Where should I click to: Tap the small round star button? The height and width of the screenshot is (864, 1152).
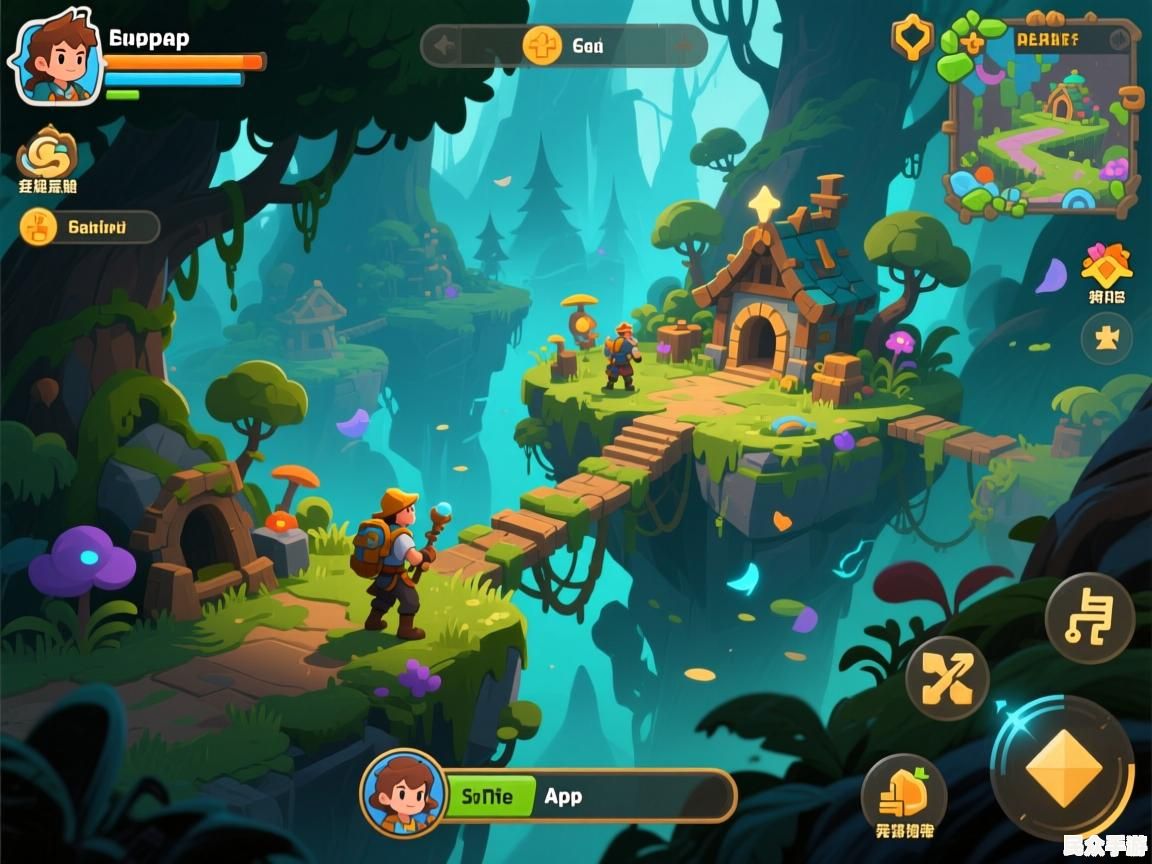point(1106,338)
